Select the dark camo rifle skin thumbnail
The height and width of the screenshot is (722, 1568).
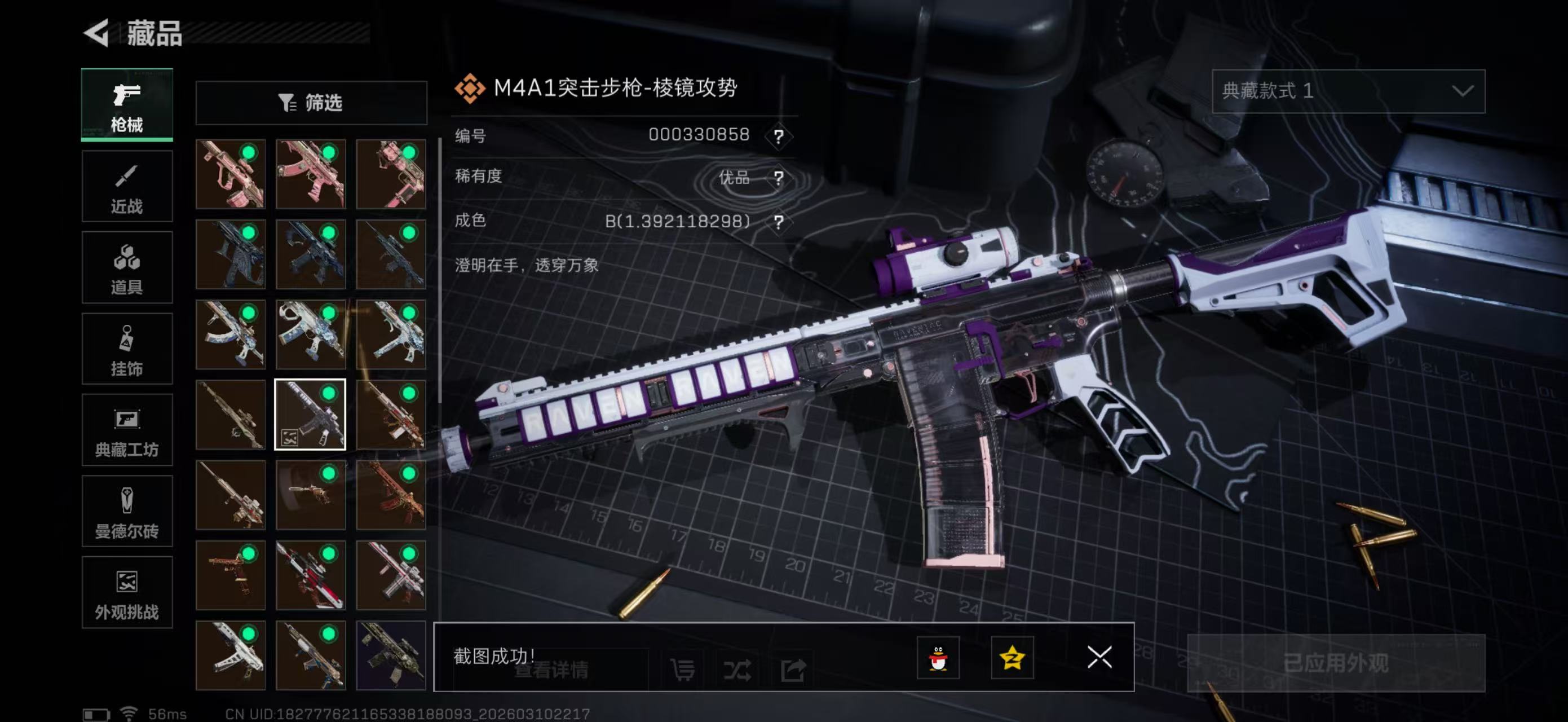point(391,655)
